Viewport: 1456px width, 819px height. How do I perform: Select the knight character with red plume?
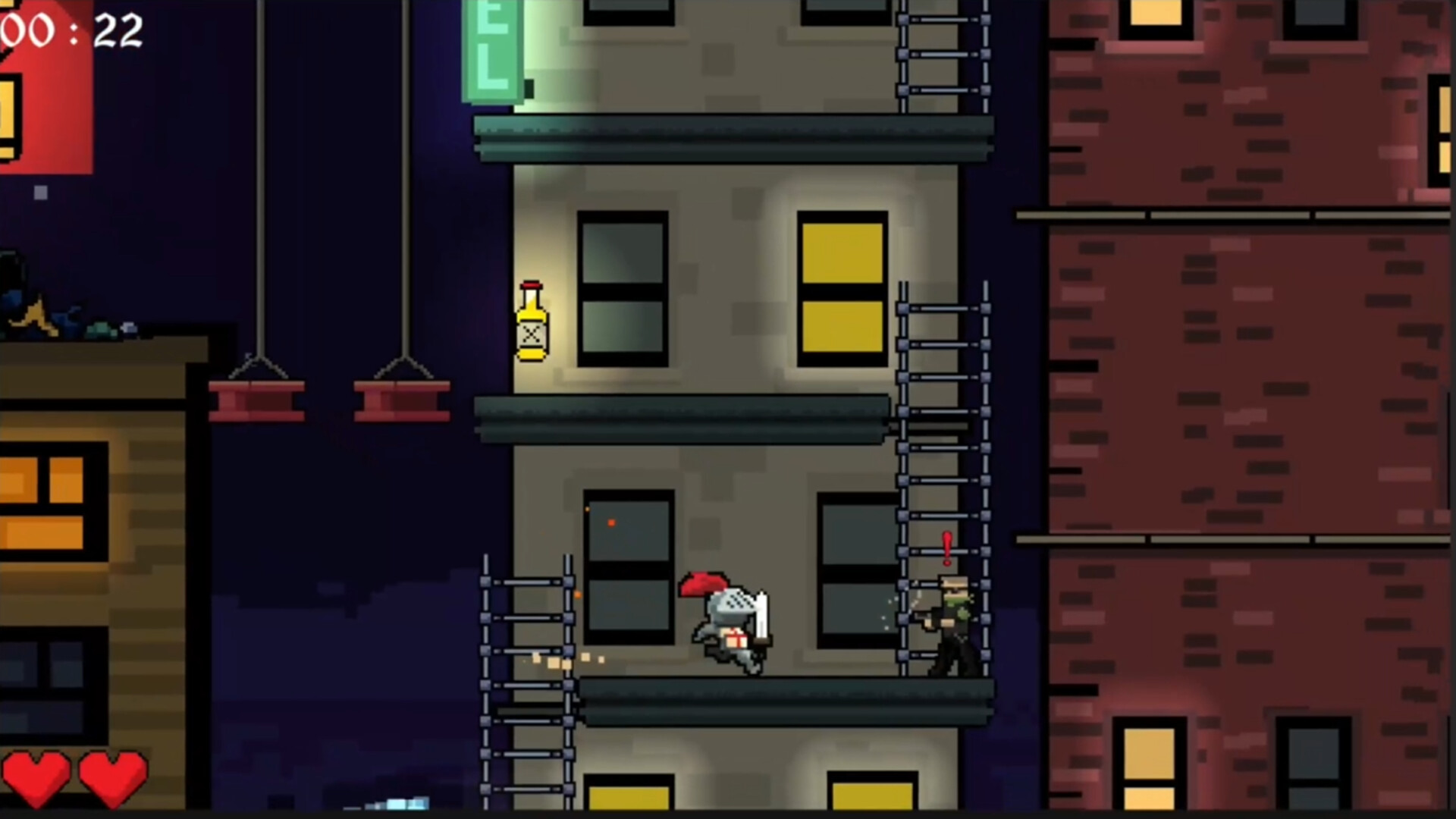[724, 622]
